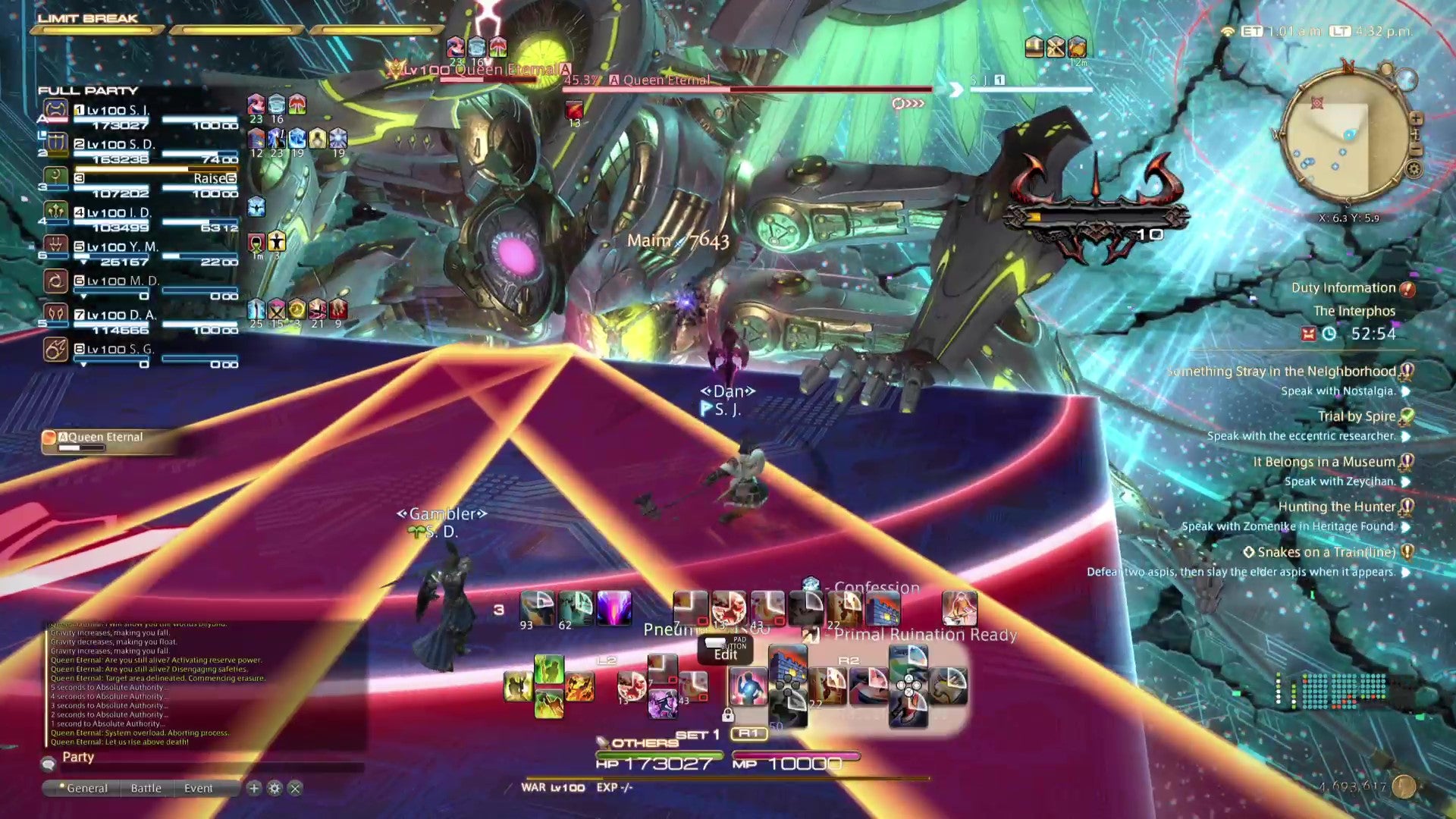Click the zoom-in plus icon on the minimap
Viewport: 1456px width, 819px height.
pos(1417,119)
